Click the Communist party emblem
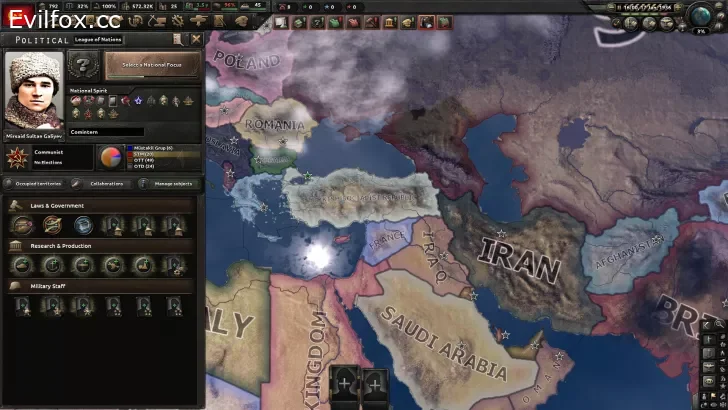This screenshot has height=410, width=728. [18, 157]
